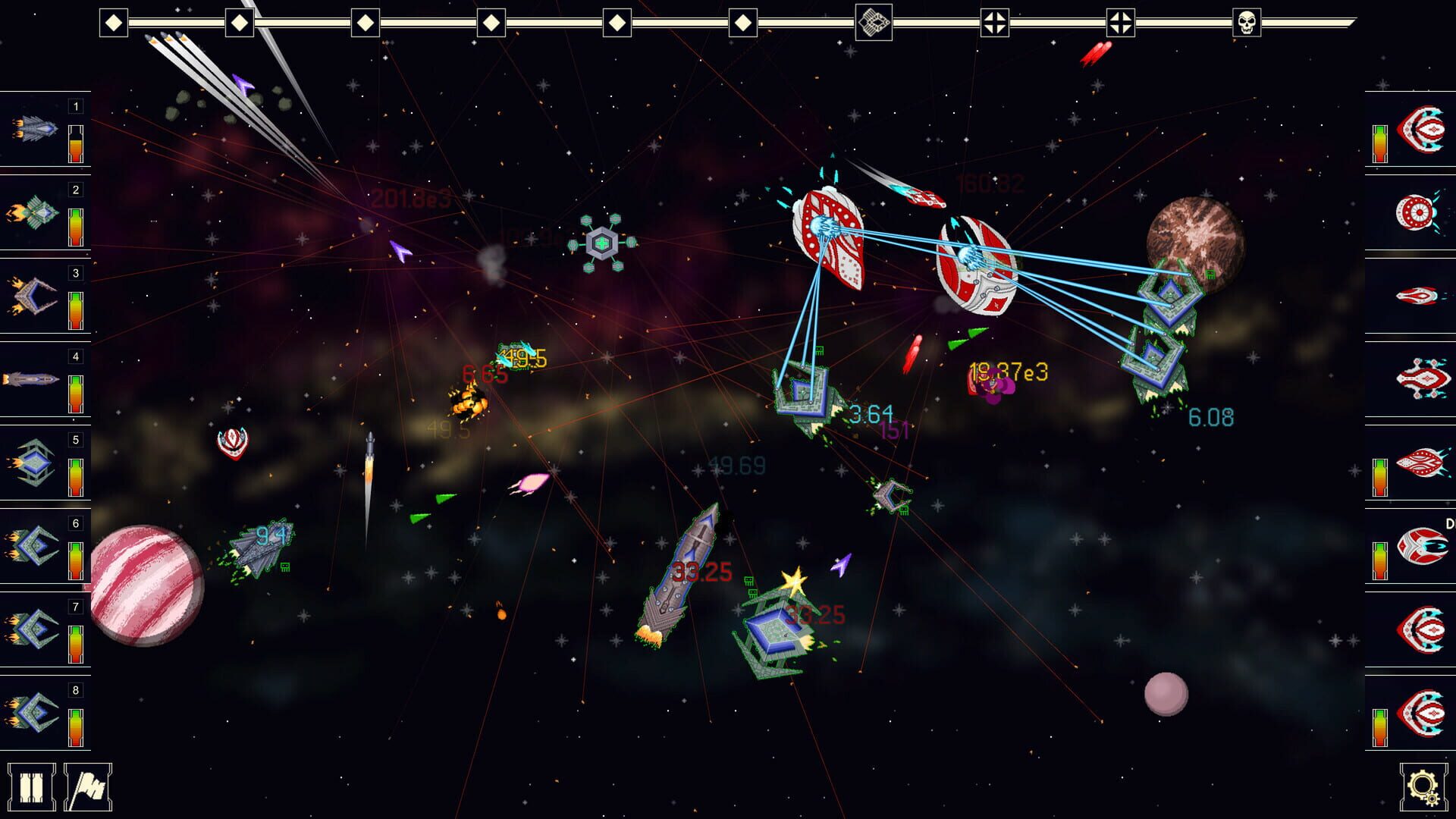Click the first cross-shaped wave marker on the timeline
Viewport: 1456px width, 819px height.
[995, 22]
